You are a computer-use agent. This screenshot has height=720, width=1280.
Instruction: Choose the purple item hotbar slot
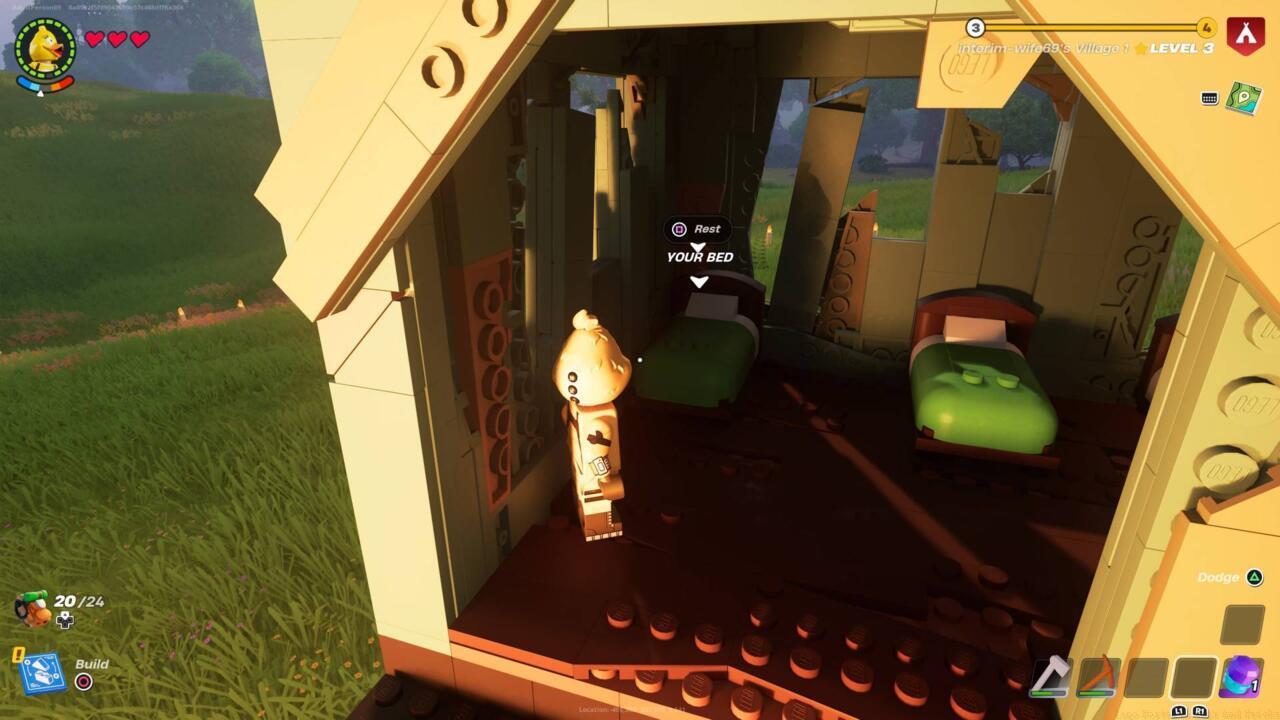point(1240,677)
